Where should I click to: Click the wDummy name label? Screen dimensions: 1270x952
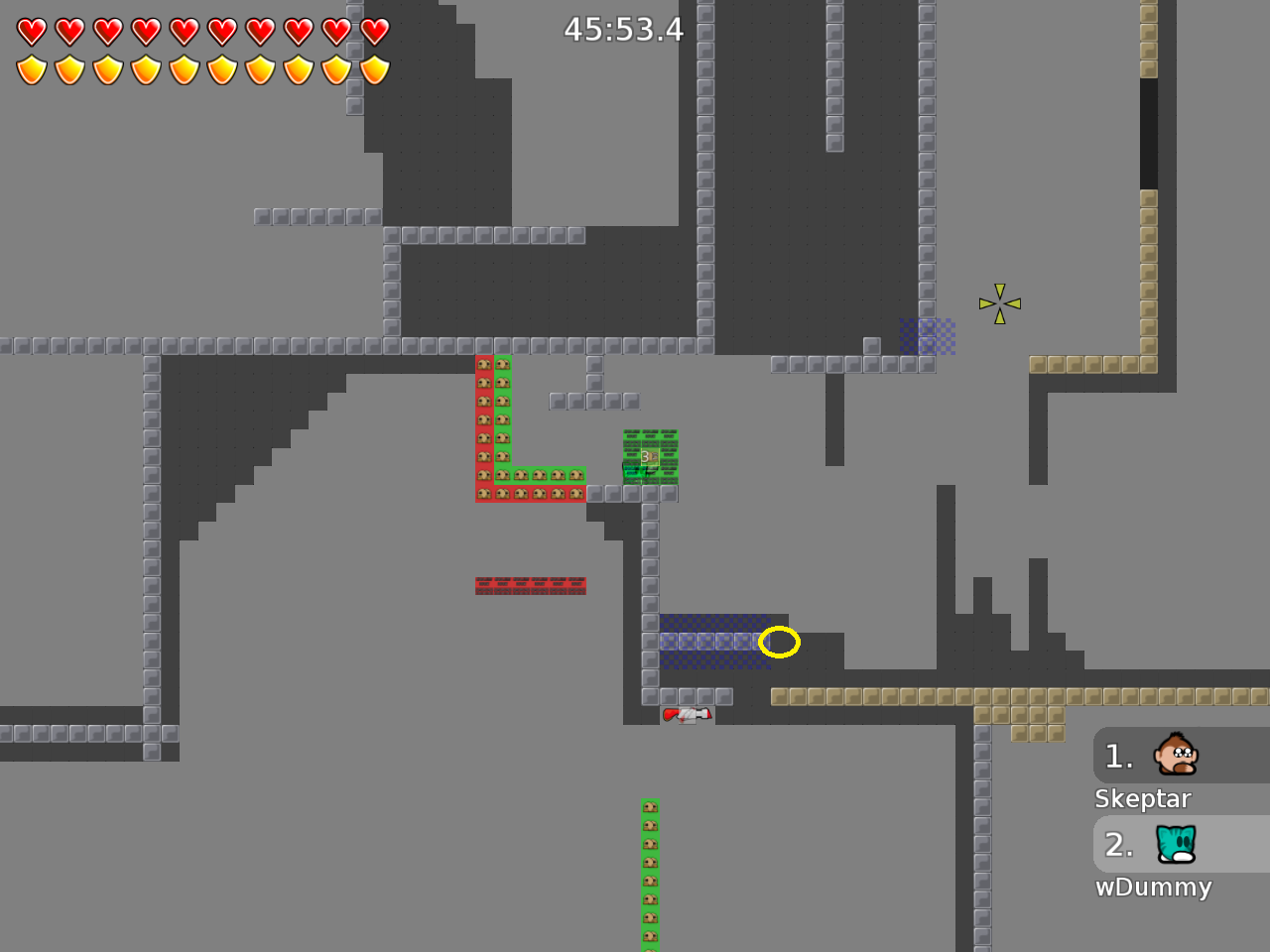tap(1154, 888)
